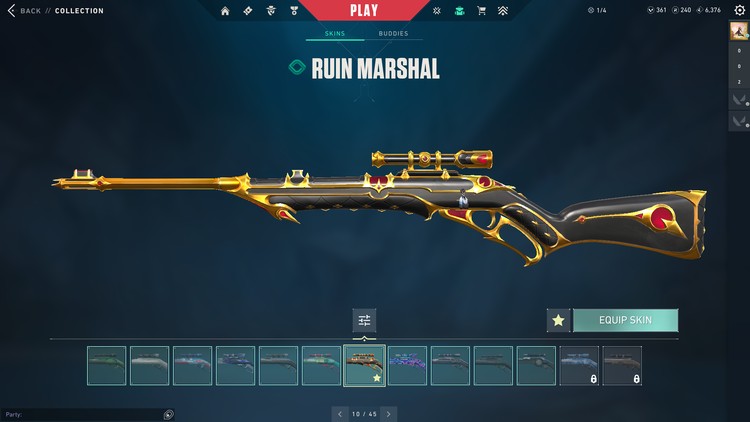This screenshot has height=422, width=750.
Task: Open the store shopping cart
Action: pyautogui.click(x=482, y=11)
